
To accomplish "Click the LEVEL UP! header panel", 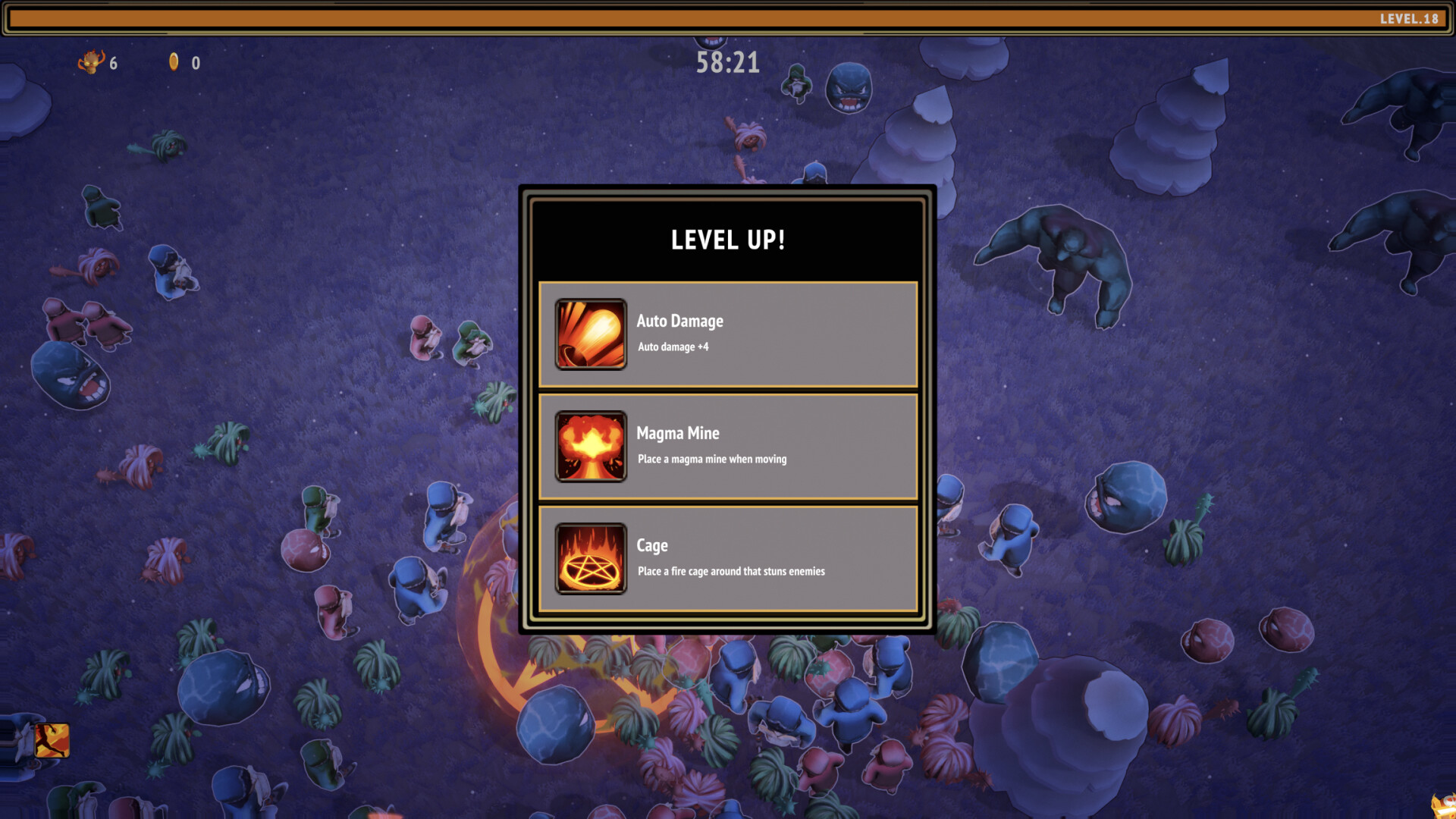I will [727, 240].
